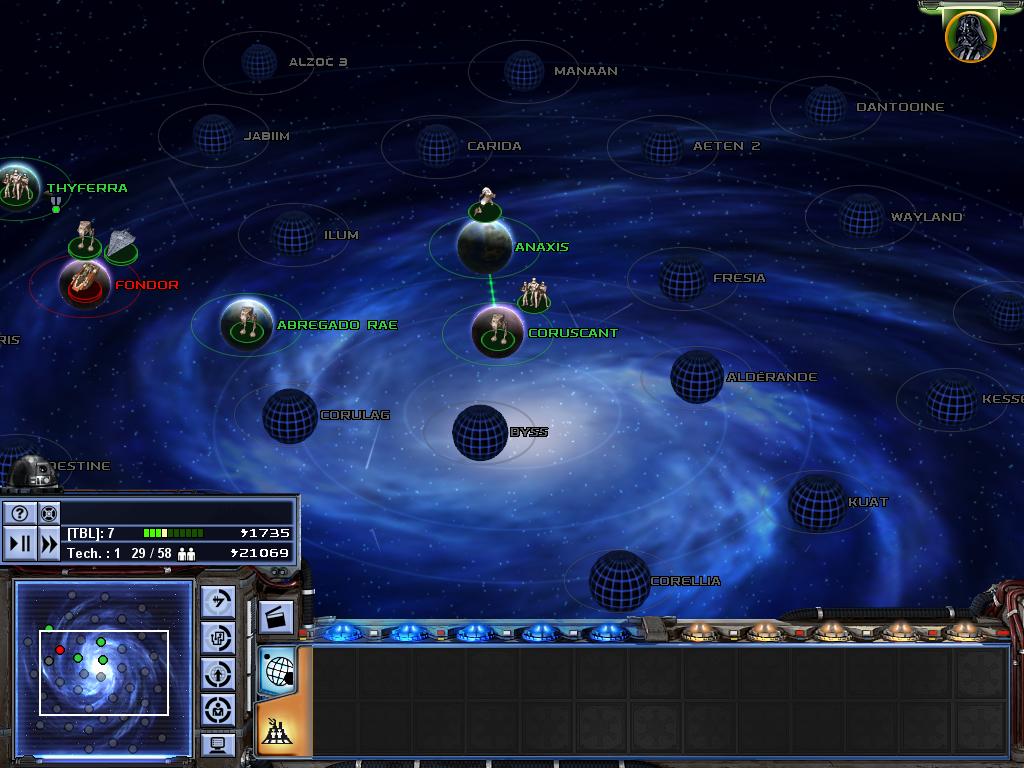Open the computer monitor menu button
This screenshot has height=768, width=1024.
(219, 744)
